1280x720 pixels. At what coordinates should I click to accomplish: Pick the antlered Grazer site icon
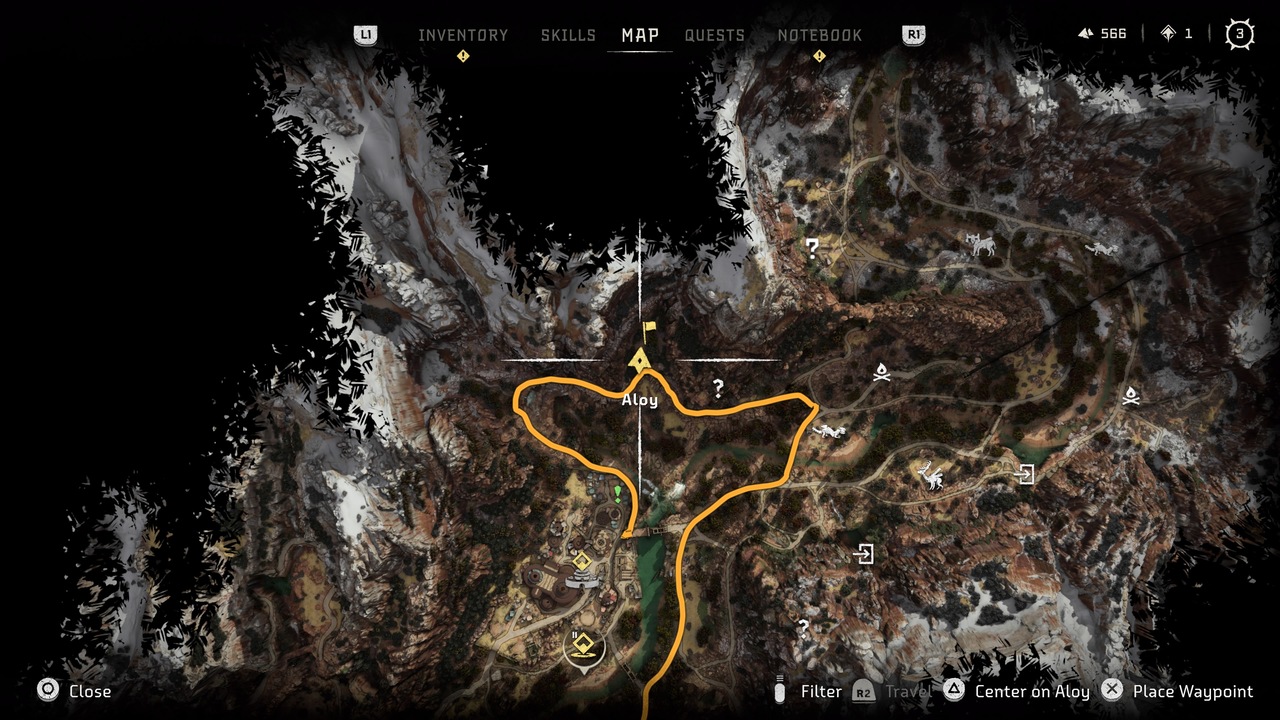934,477
